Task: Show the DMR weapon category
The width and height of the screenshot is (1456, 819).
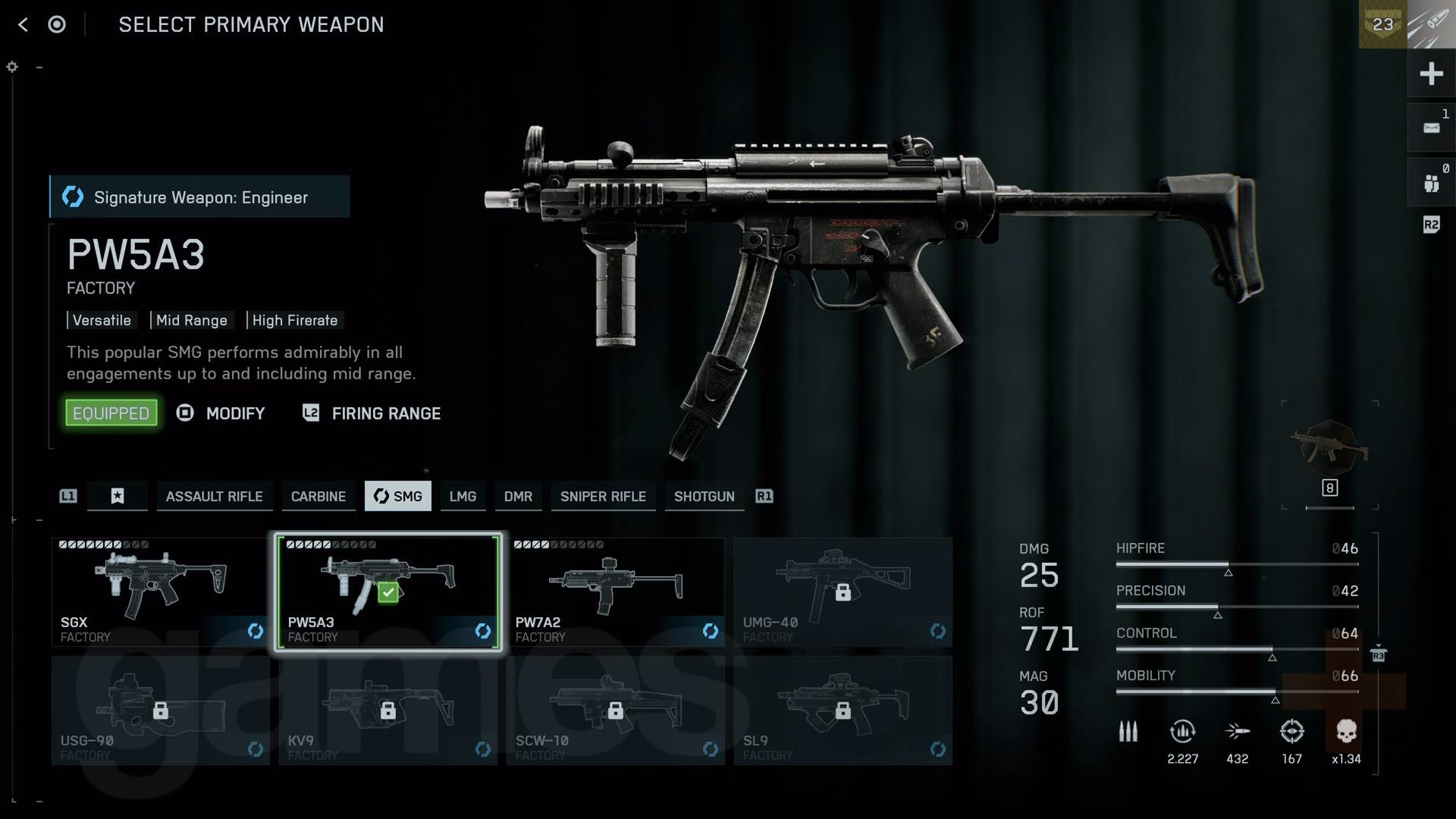Action: [x=518, y=496]
